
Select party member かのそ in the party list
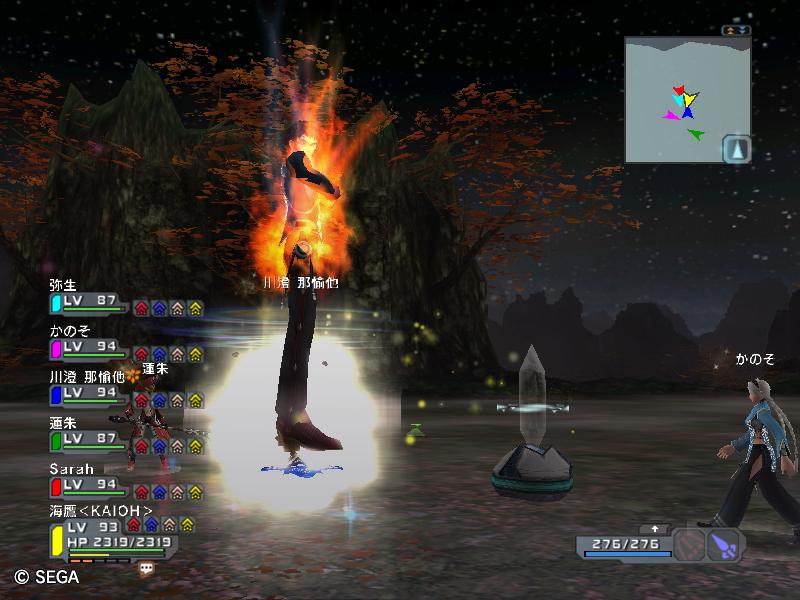[88, 346]
